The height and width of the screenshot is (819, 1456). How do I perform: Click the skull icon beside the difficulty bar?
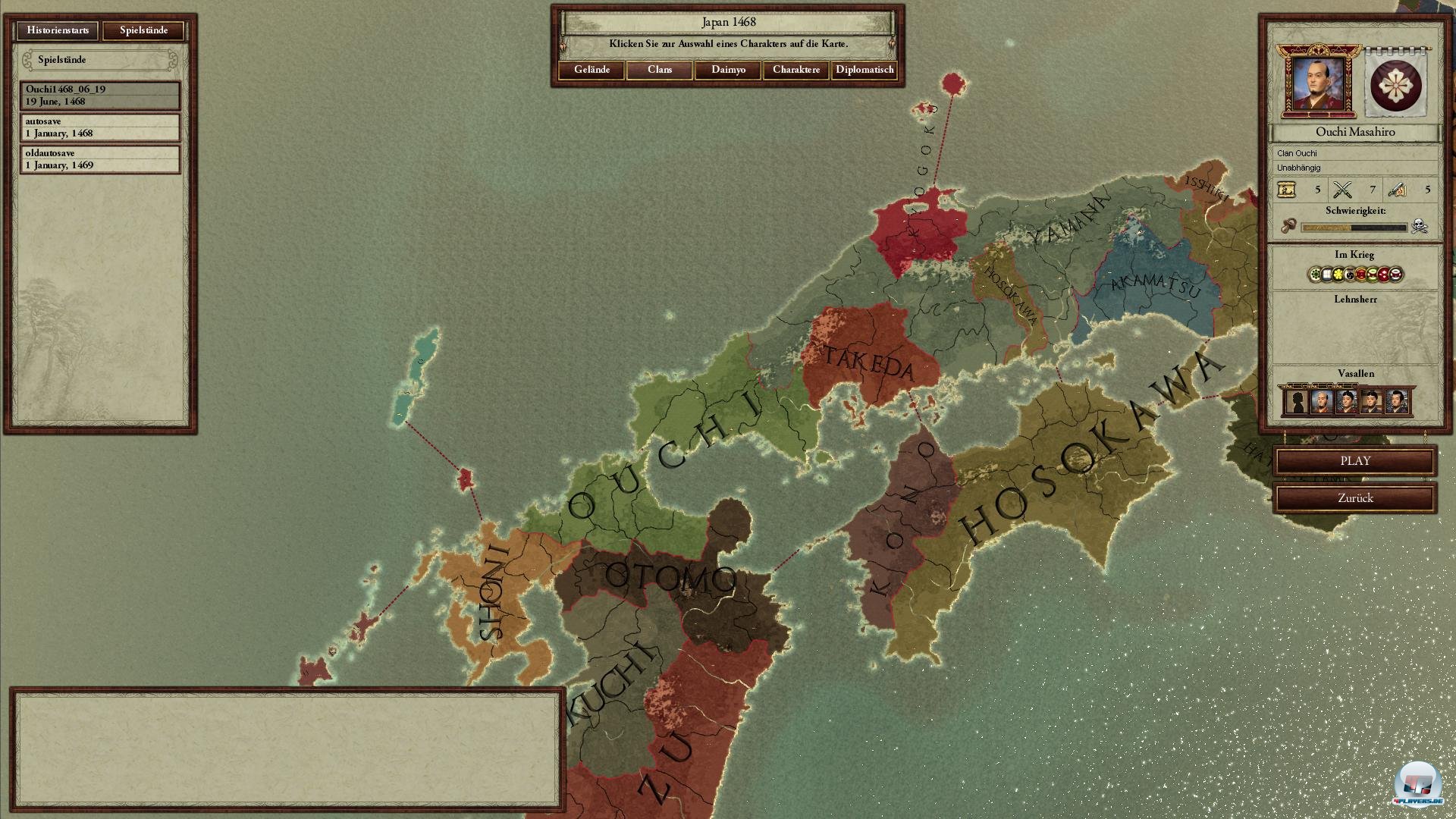(x=1419, y=225)
